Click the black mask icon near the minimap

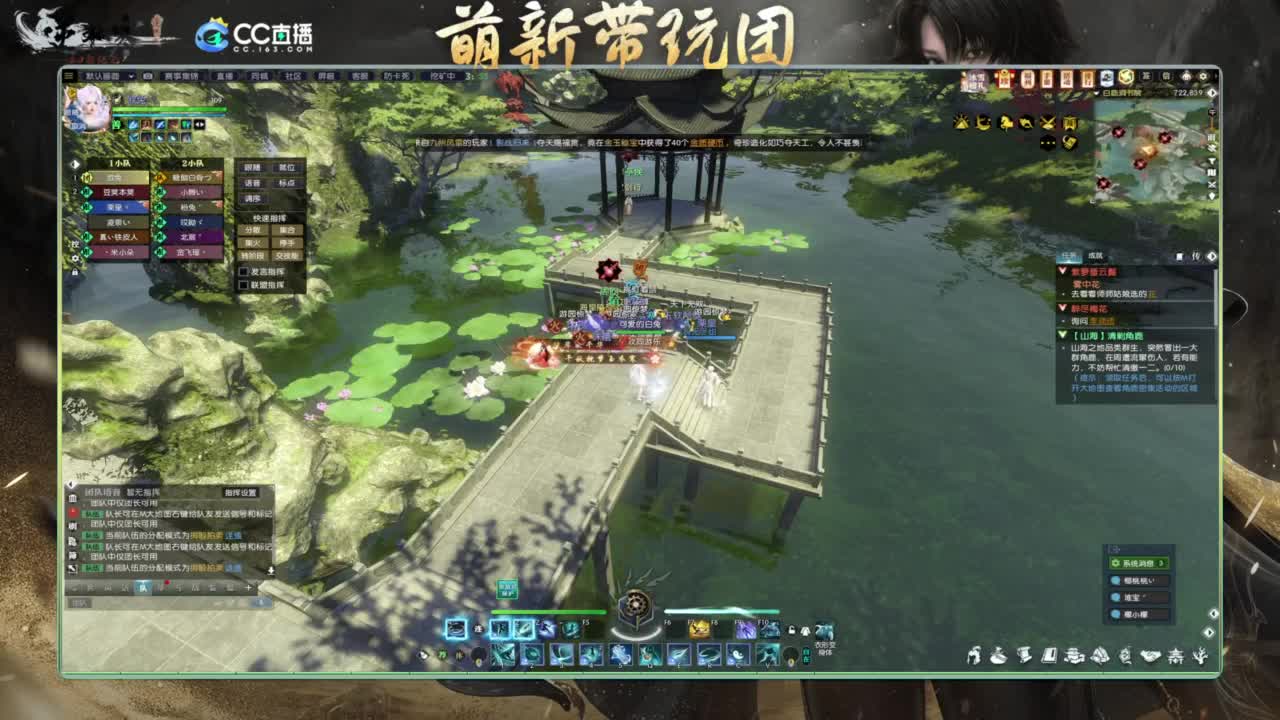point(1047,142)
